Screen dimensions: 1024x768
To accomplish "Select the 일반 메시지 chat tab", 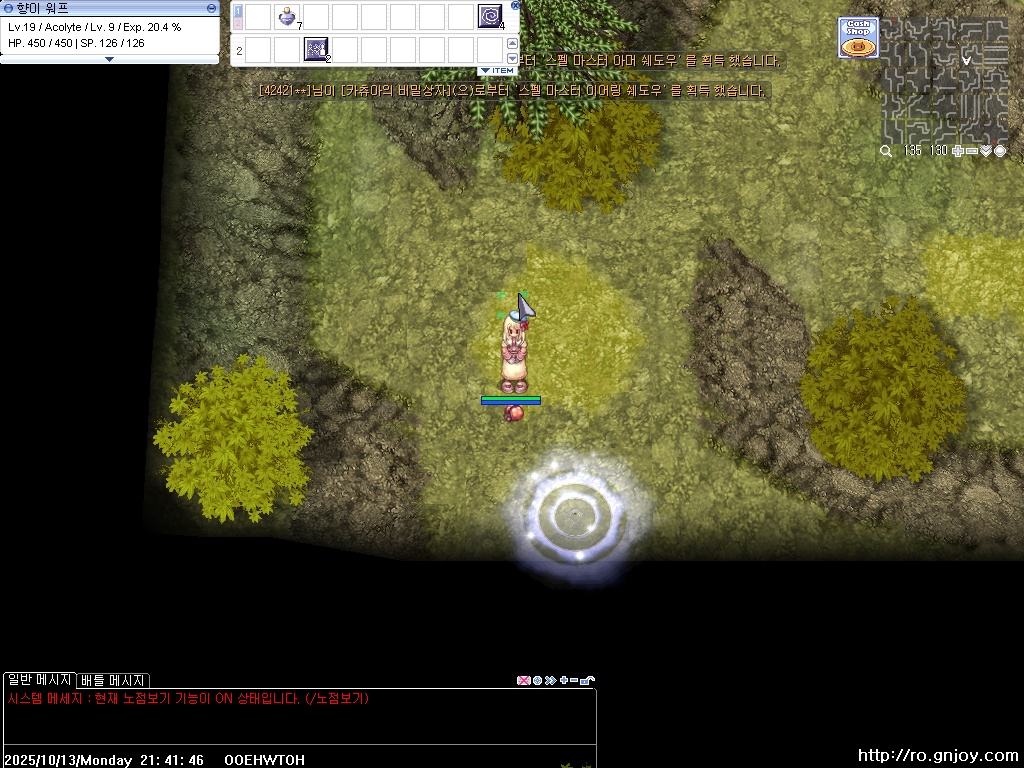I will [x=39, y=680].
